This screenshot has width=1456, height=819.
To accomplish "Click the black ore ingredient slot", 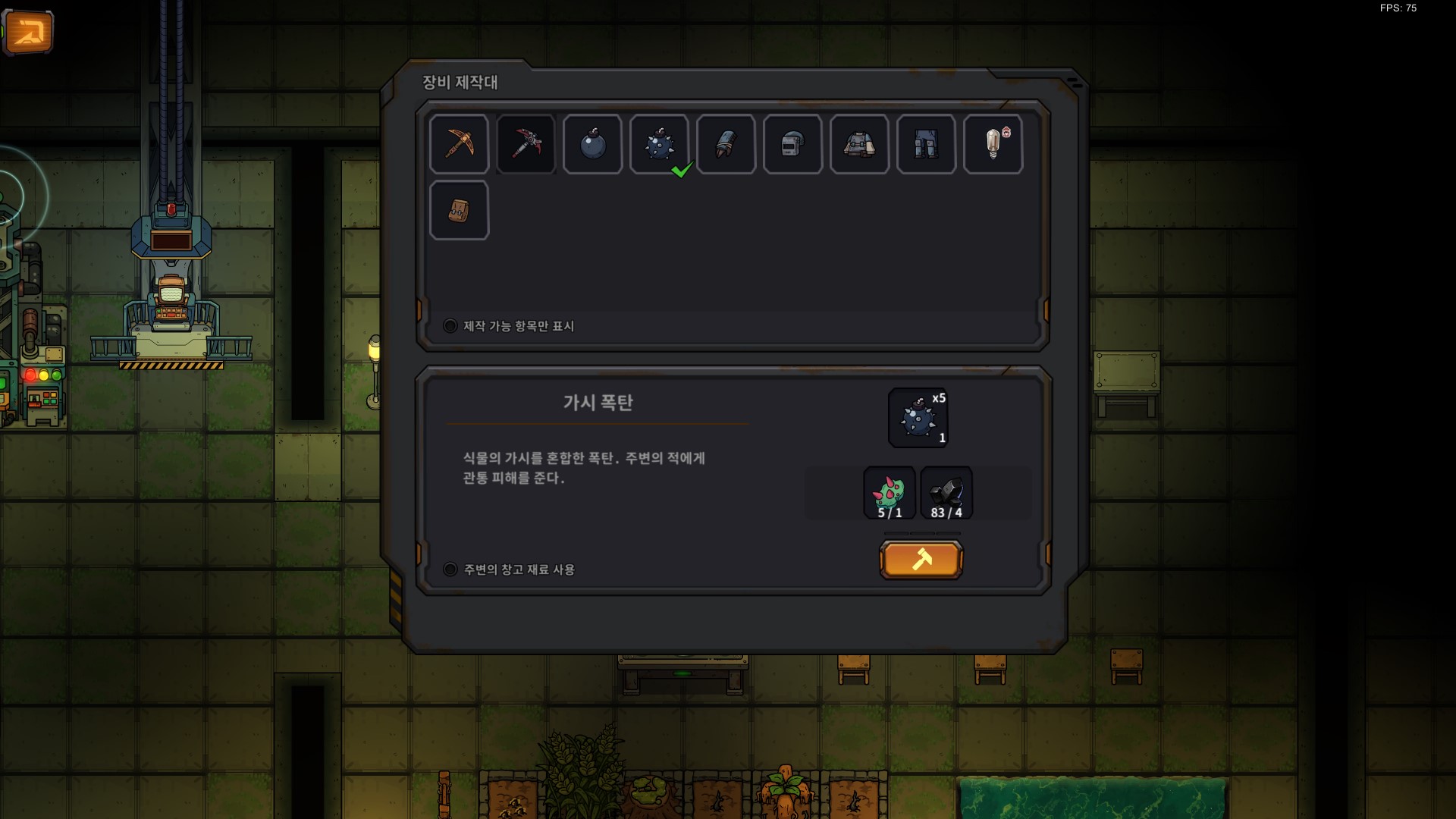I will click(946, 494).
